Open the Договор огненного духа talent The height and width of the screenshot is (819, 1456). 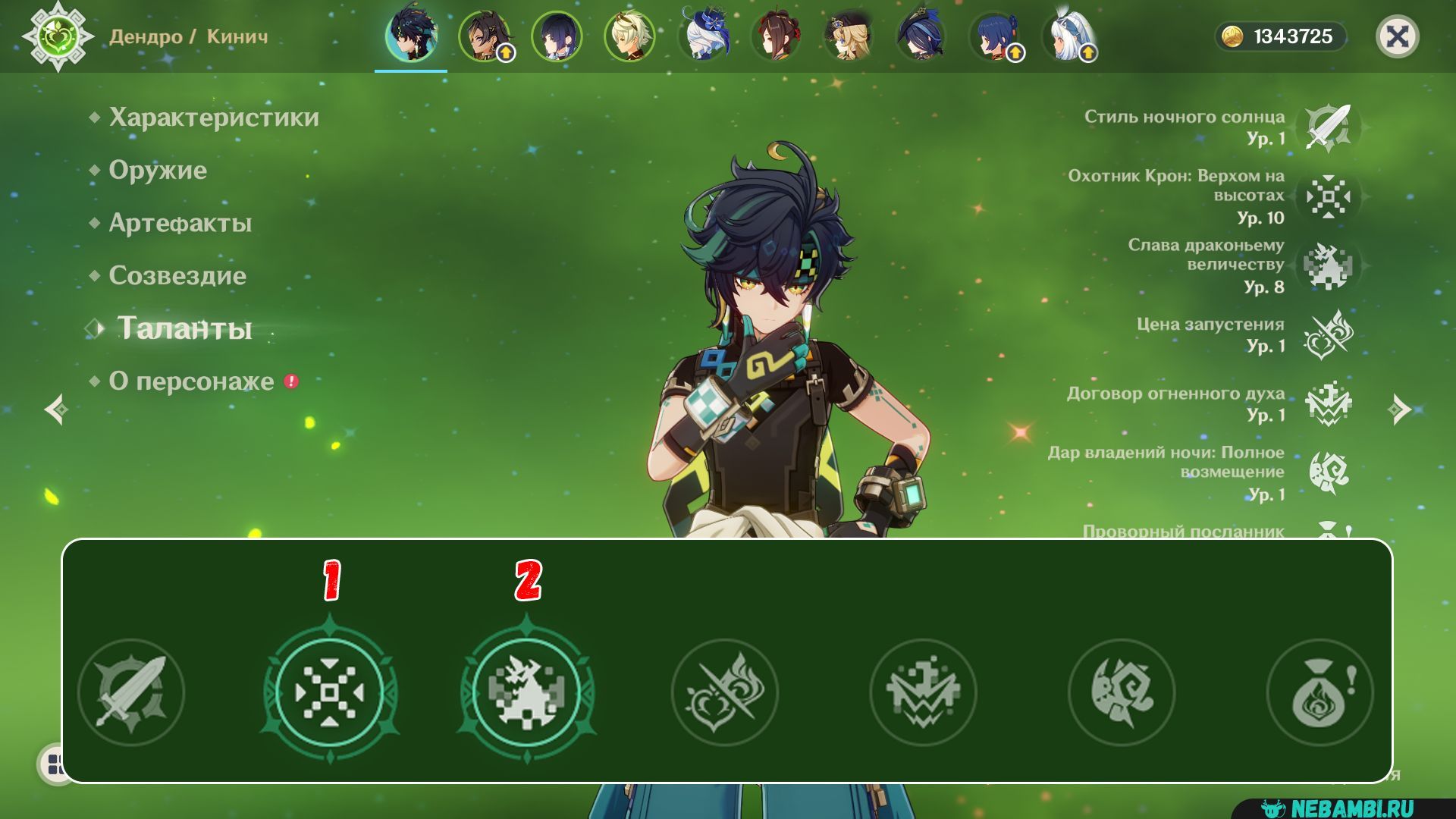[x=1328, y=403]
